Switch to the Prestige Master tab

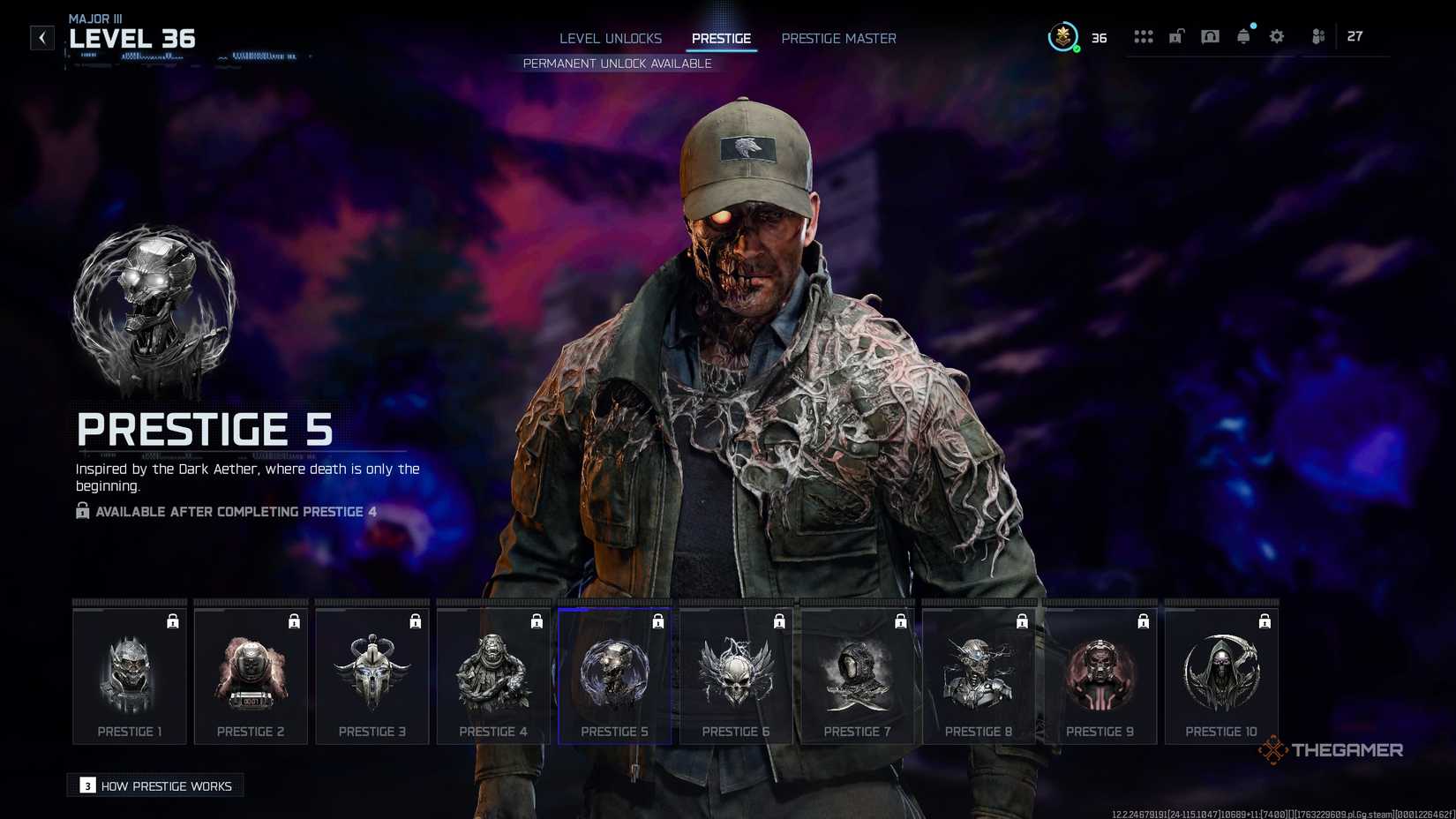click(837, 38)
